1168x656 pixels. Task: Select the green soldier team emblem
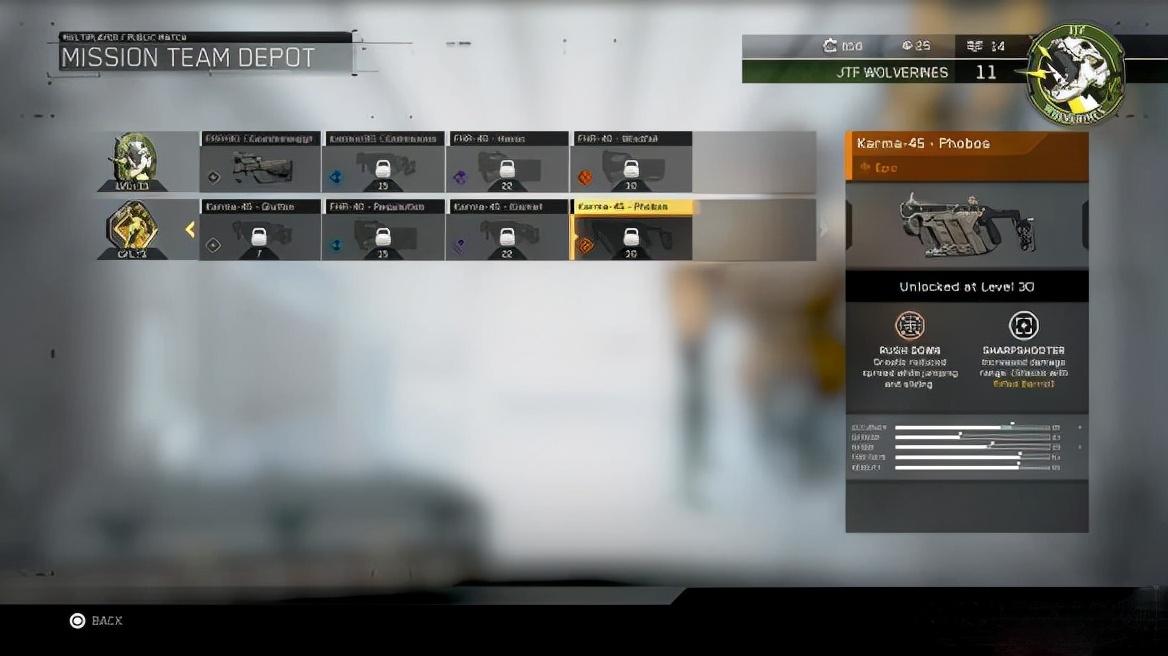[x=133, y=160]
